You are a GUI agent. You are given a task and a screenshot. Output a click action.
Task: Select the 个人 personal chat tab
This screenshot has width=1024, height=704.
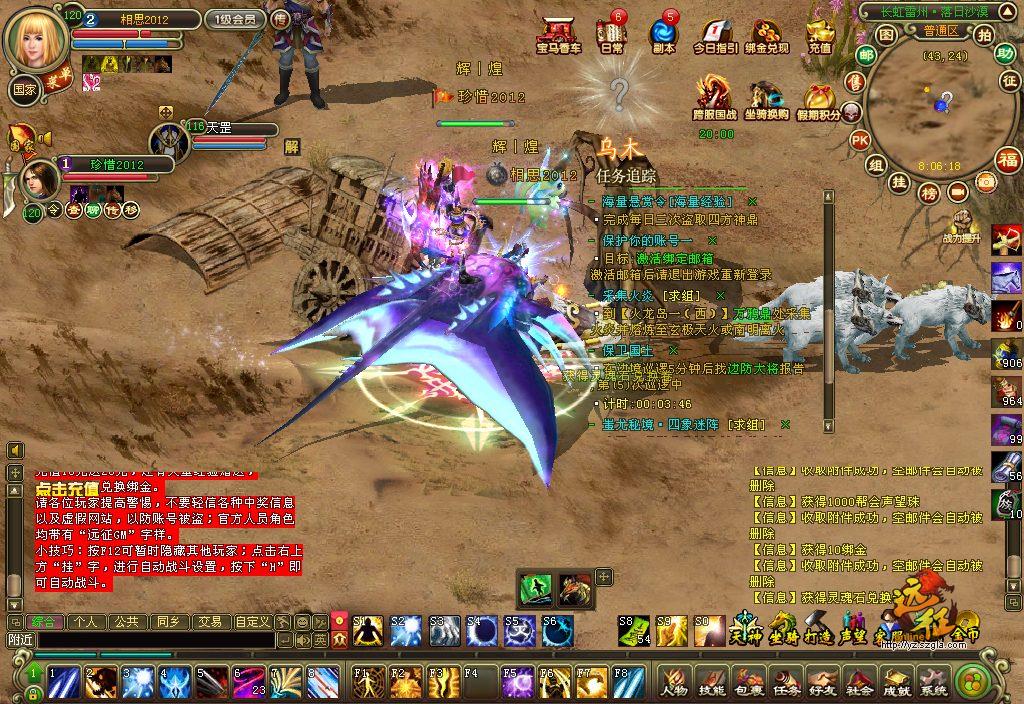(86, 621)
